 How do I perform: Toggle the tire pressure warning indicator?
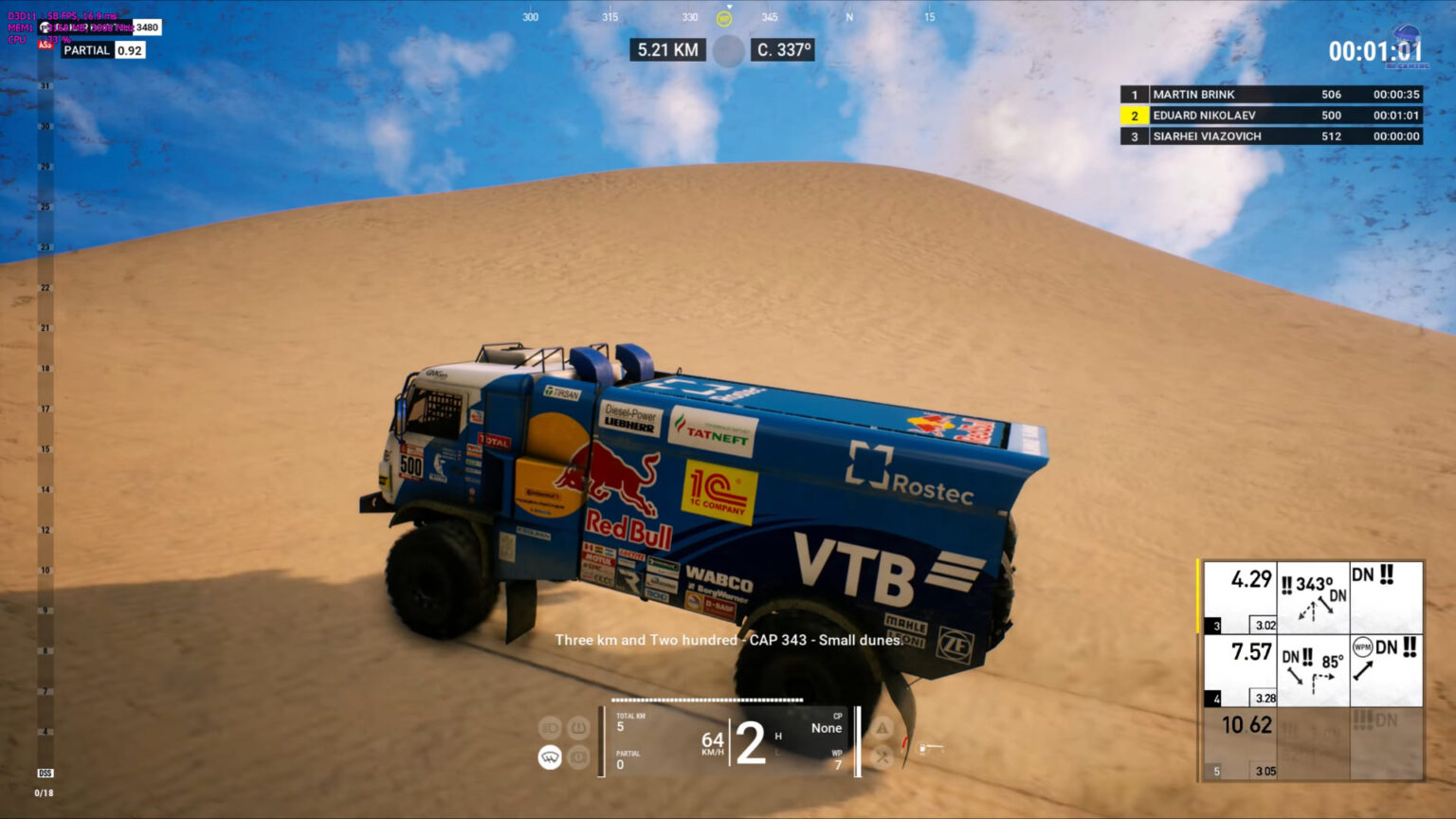click(577, 726)
